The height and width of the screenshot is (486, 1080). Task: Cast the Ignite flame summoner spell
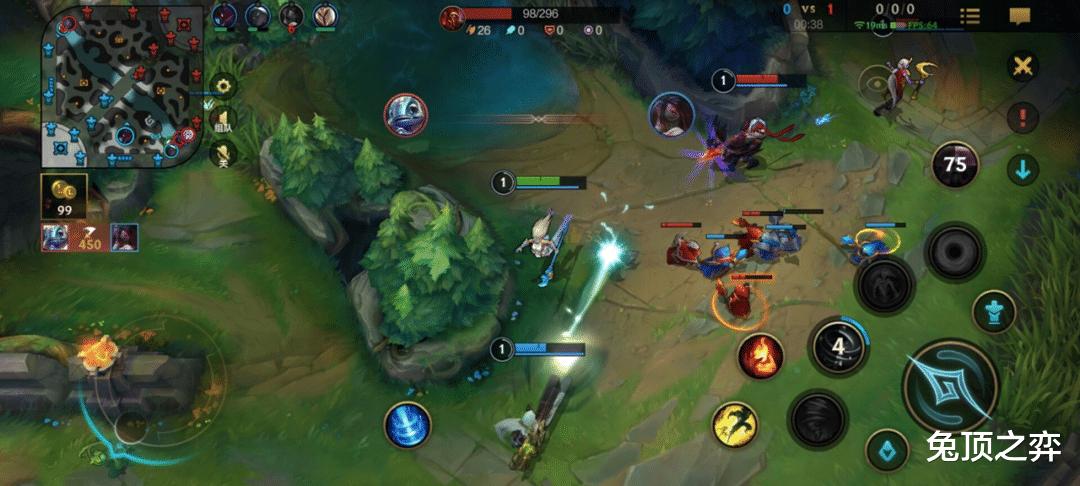click(x=760, y=355)
